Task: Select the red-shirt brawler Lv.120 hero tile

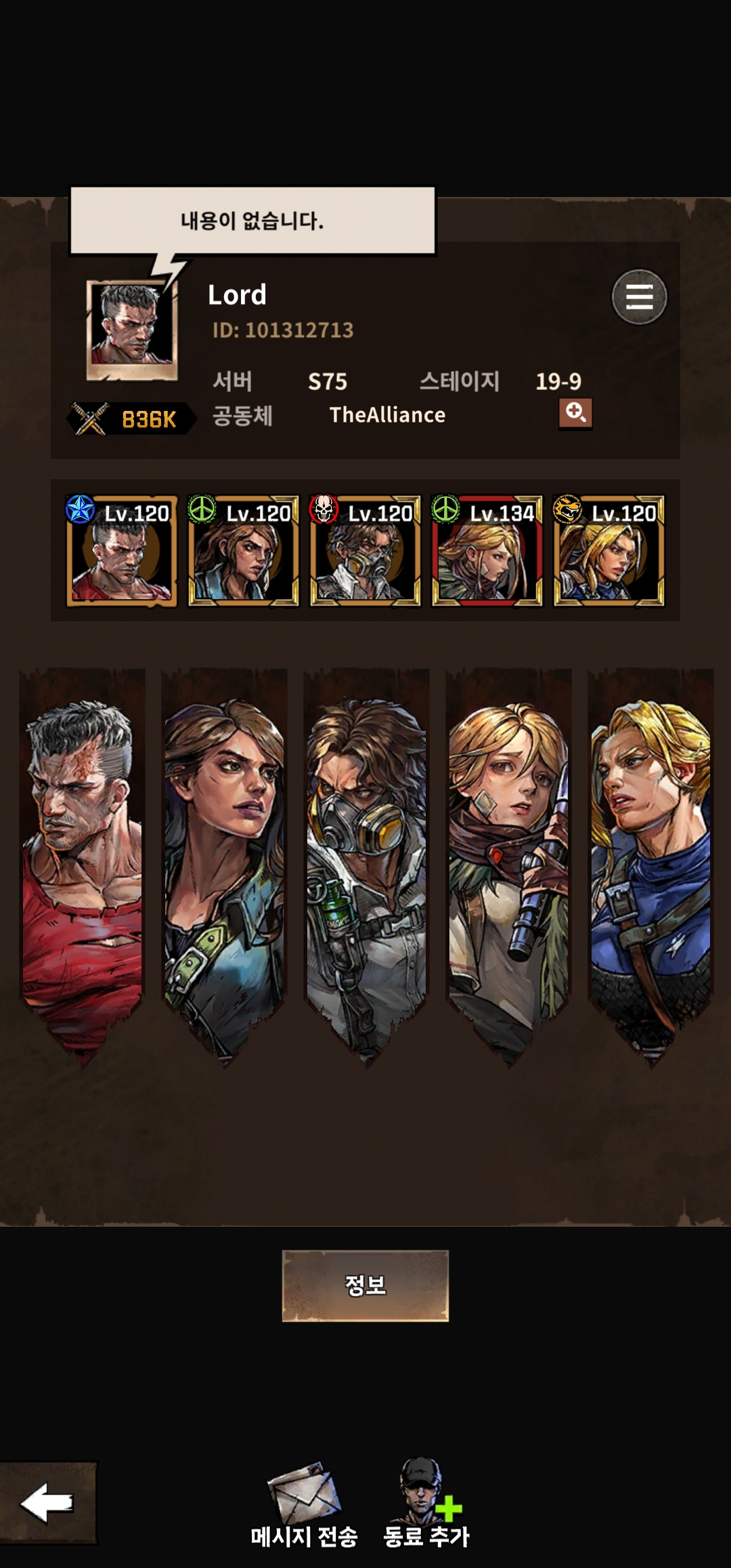Action: [x=121, y=551]
